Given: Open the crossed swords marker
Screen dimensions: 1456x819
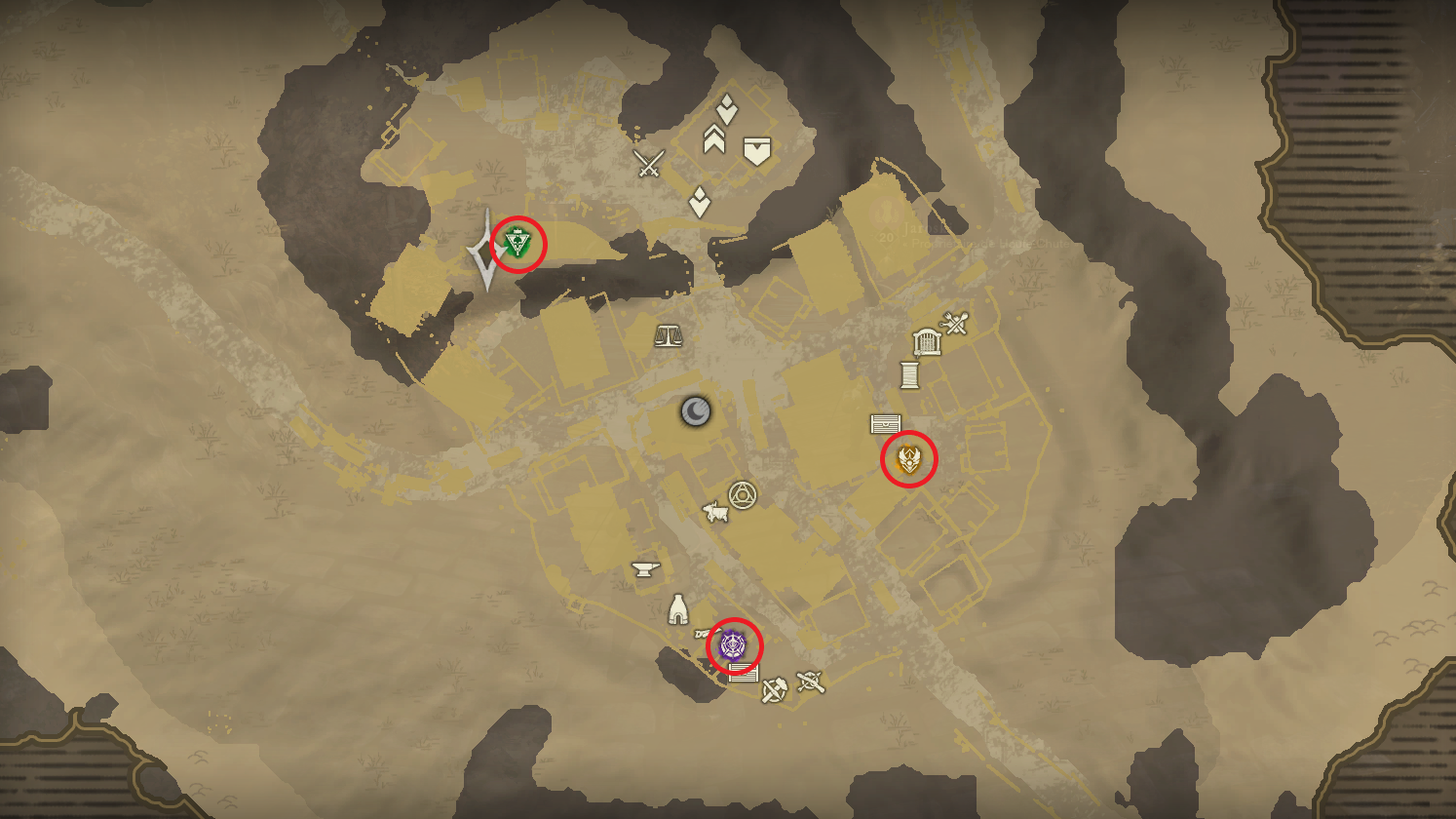Looking at the screenshot, I should (x=648, y=162).
